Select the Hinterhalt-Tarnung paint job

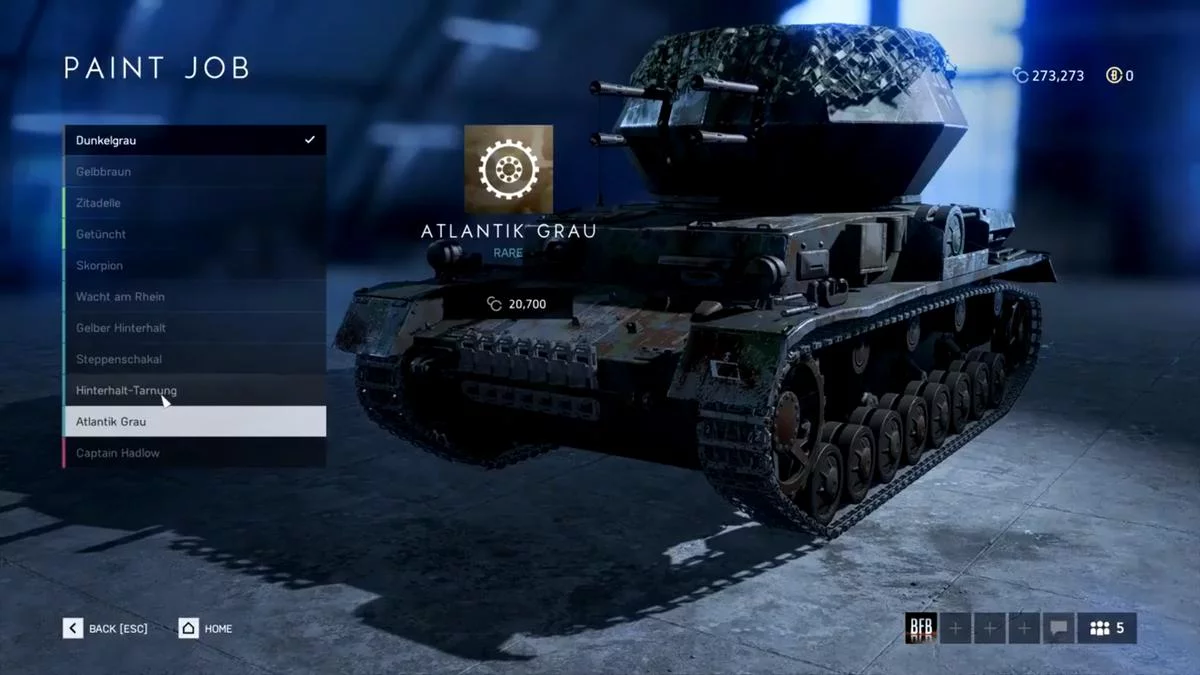[195, 390]
